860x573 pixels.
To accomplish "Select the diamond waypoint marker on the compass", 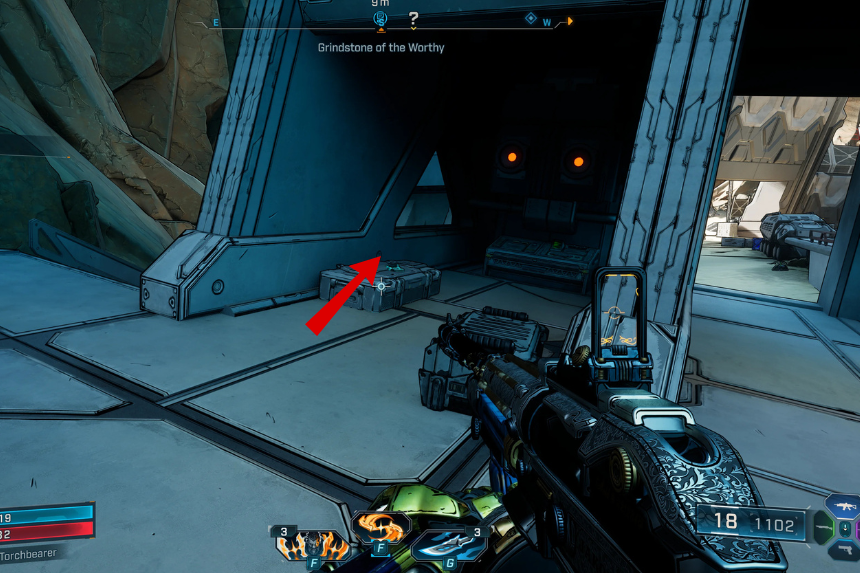I will [530, 18].
